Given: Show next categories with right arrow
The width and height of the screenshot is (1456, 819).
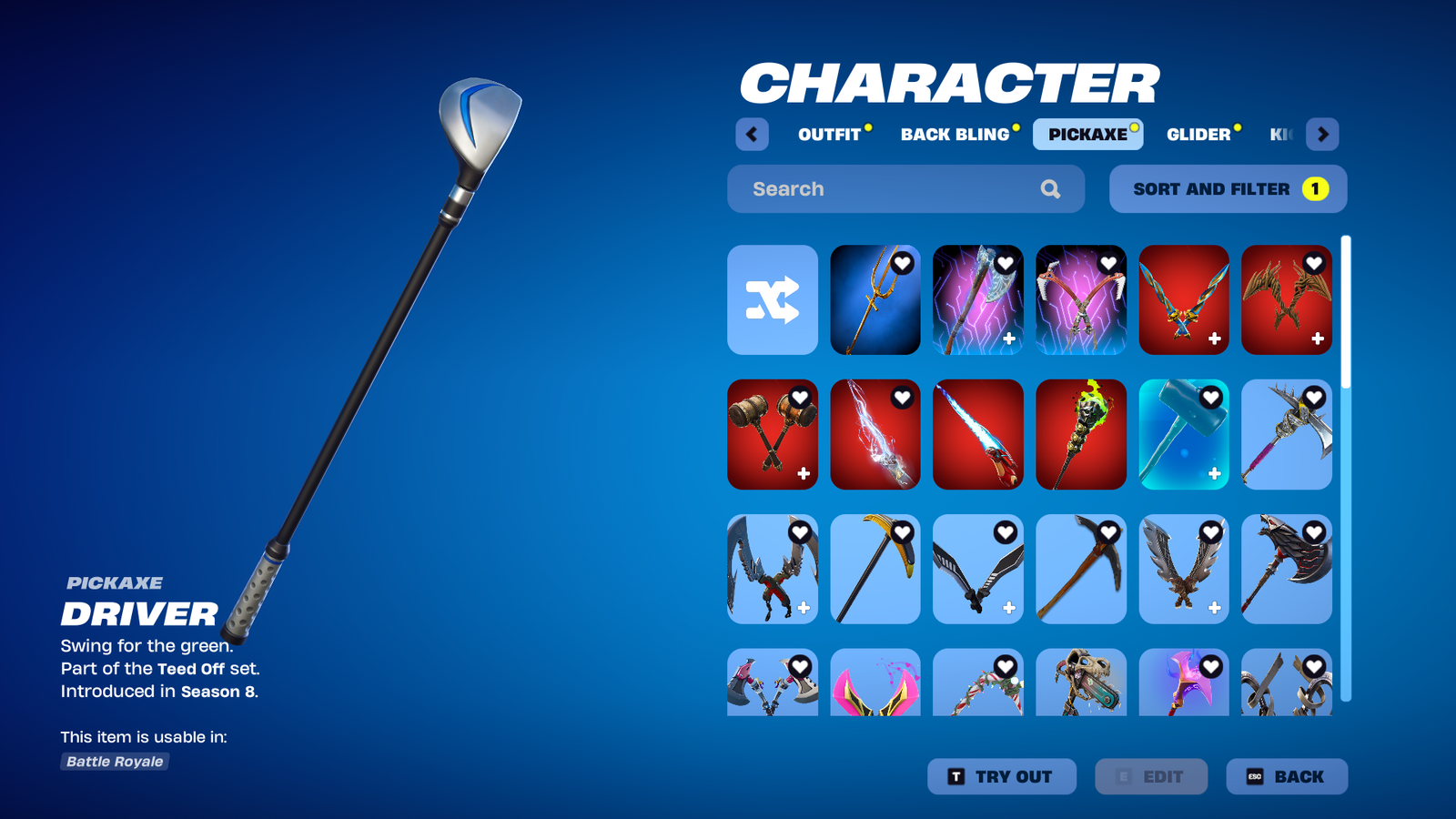Looking at the screenshot, I should (1322, 135).
